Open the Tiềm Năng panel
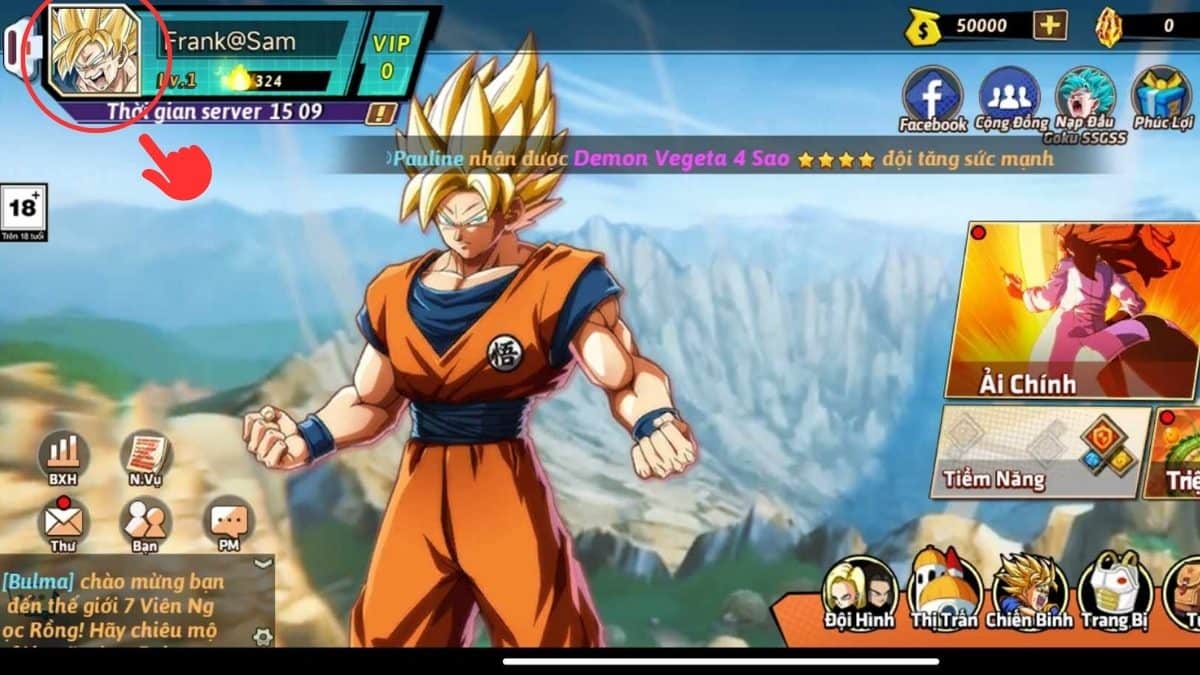The image size is (1200, 675). [x=1040, y=450]
